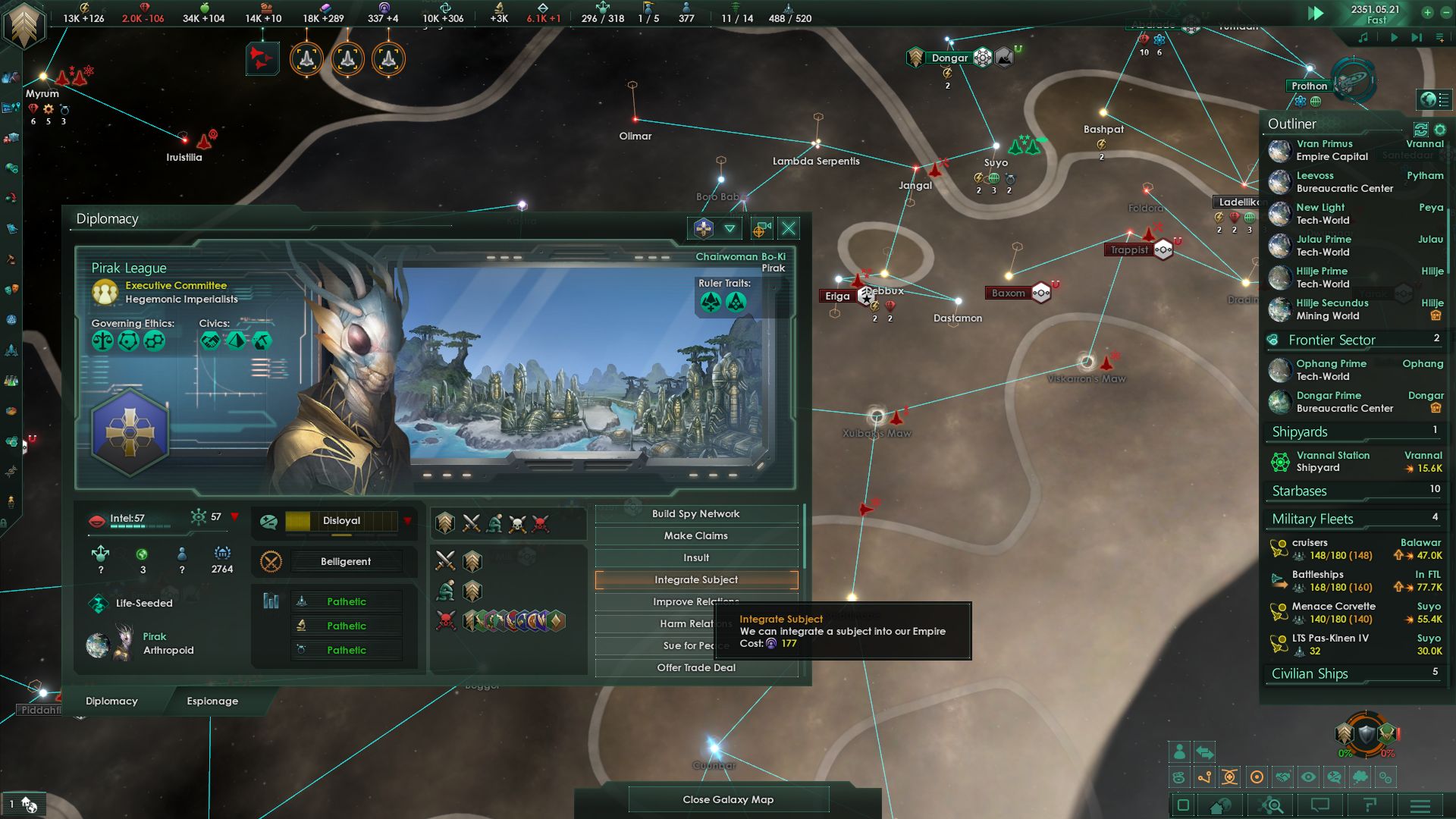Close Galaxy Map
This screenshot has height=819, width=1456.
click(x=728, y=800)
